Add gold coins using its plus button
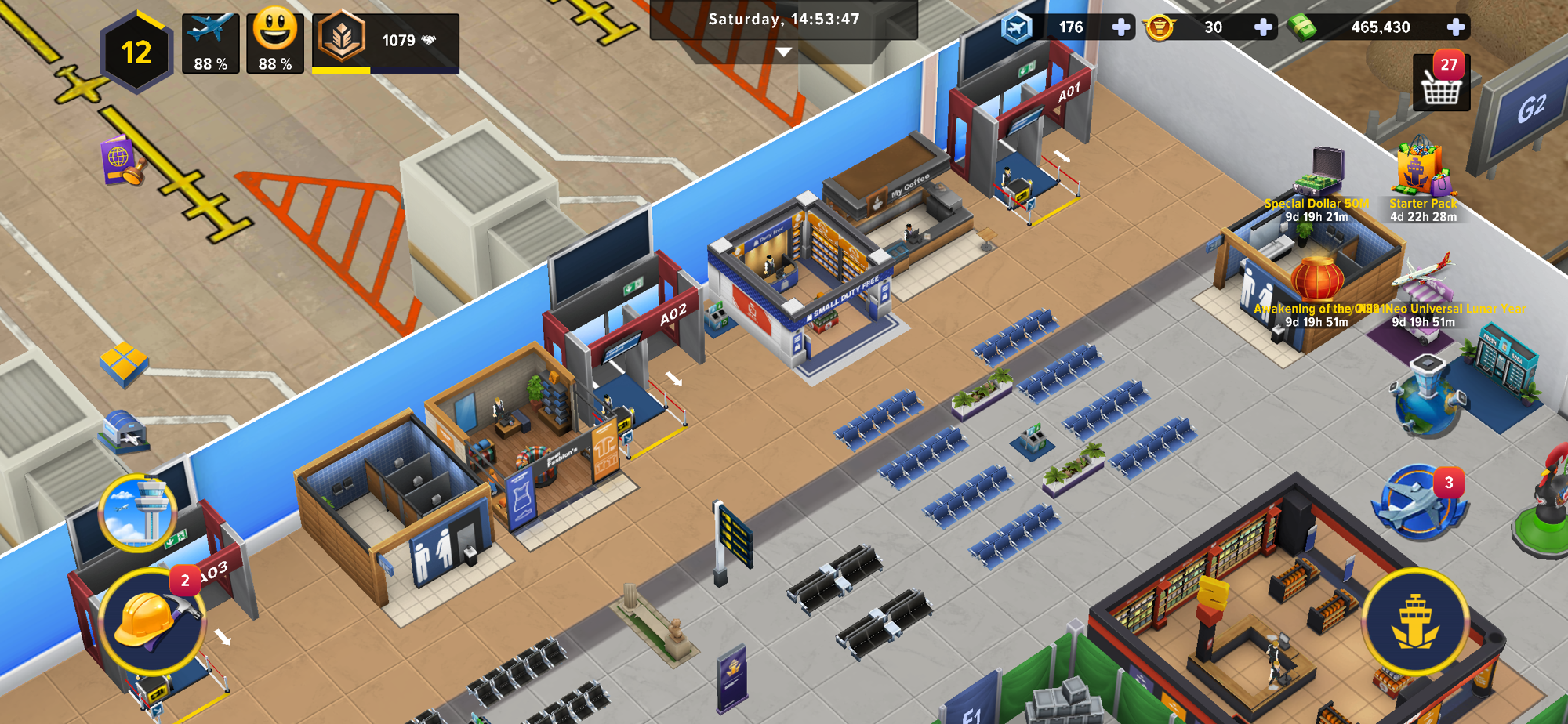Image resolution: width=1568 pixels, height=724 pixels. tap(1263, 27)
